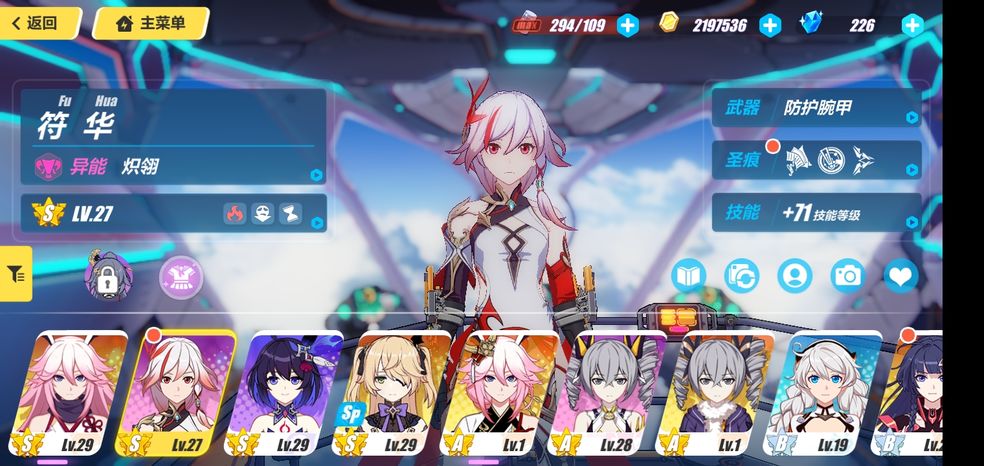Buy crystals via the plus beside 226
Screen dimensions: 984x466
912,25
